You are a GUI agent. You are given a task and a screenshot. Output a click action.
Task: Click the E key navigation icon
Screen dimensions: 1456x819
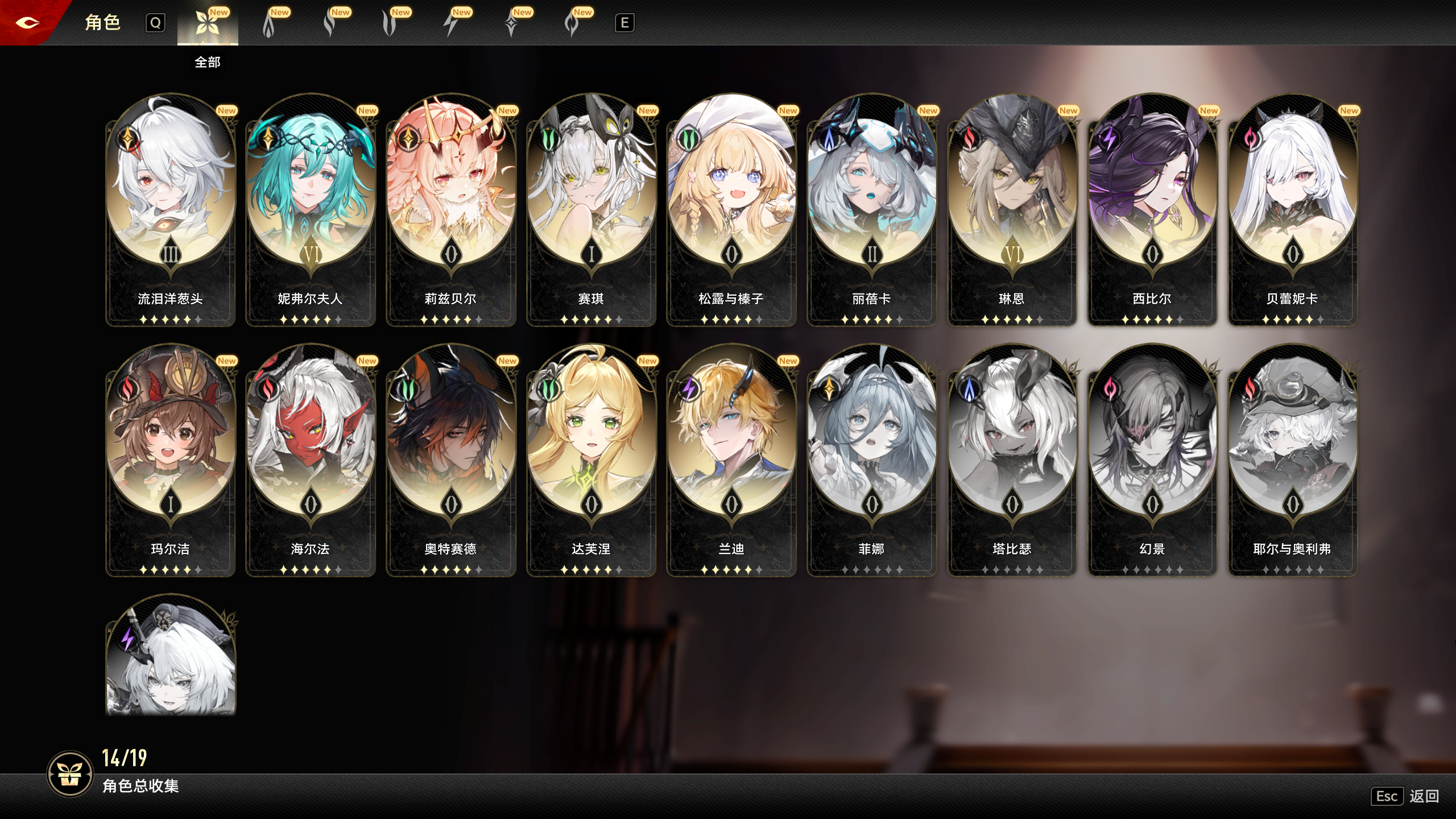(x=623, y=23)
